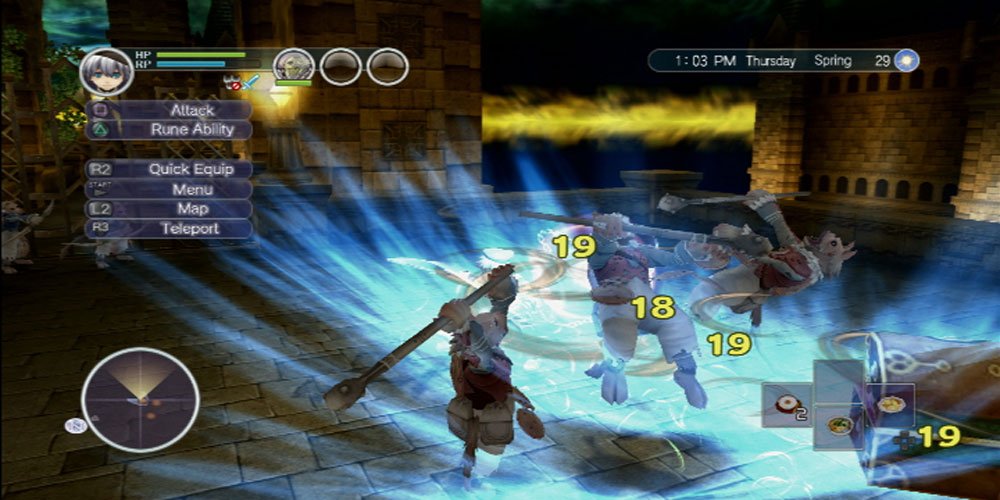This screenshot has width=1000, height=500.
Task: Select the Attack command
Action: coord(168,110)
